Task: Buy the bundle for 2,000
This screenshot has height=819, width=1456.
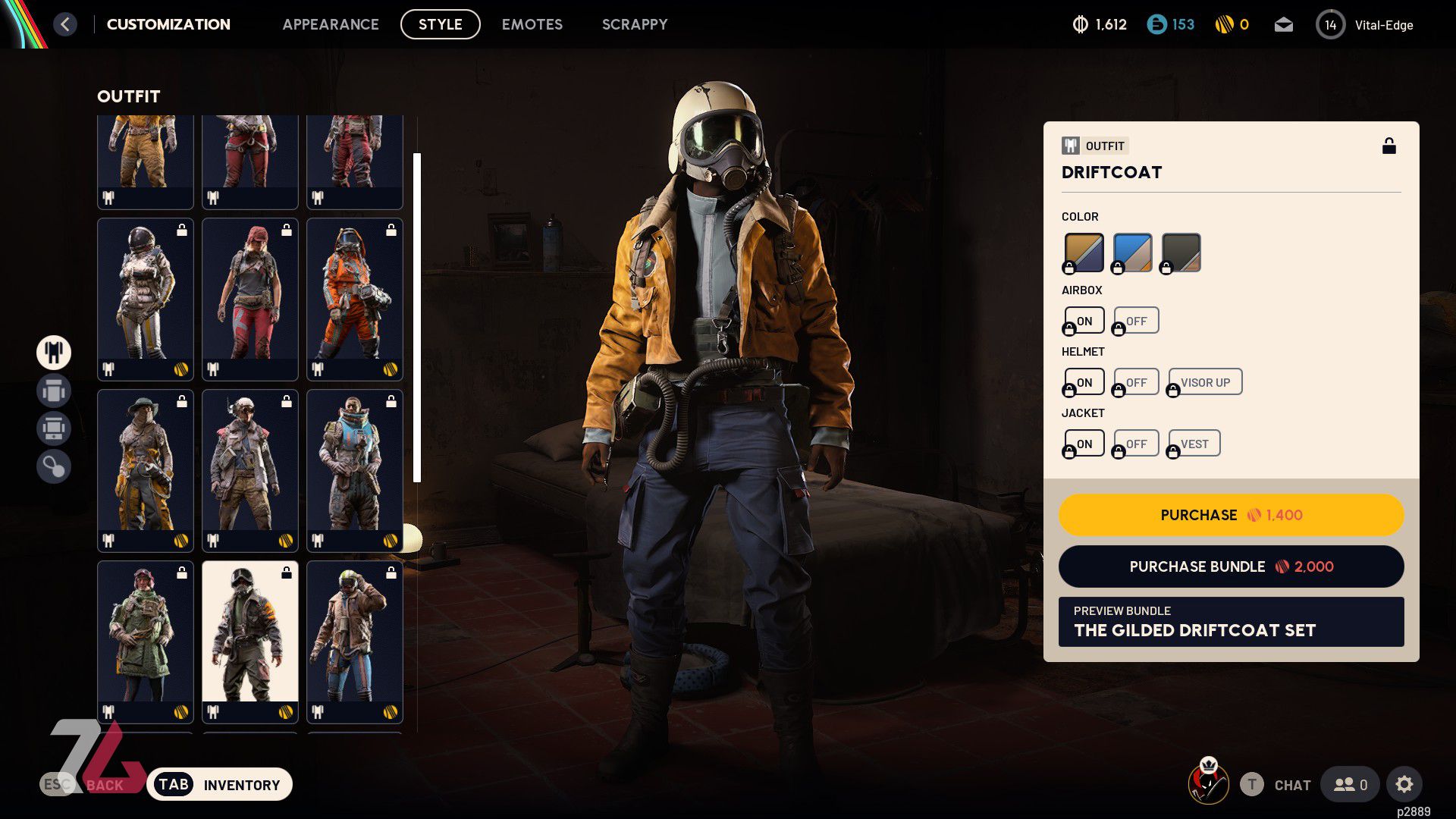Action: pyautogui.click(x=1231, y=566)
